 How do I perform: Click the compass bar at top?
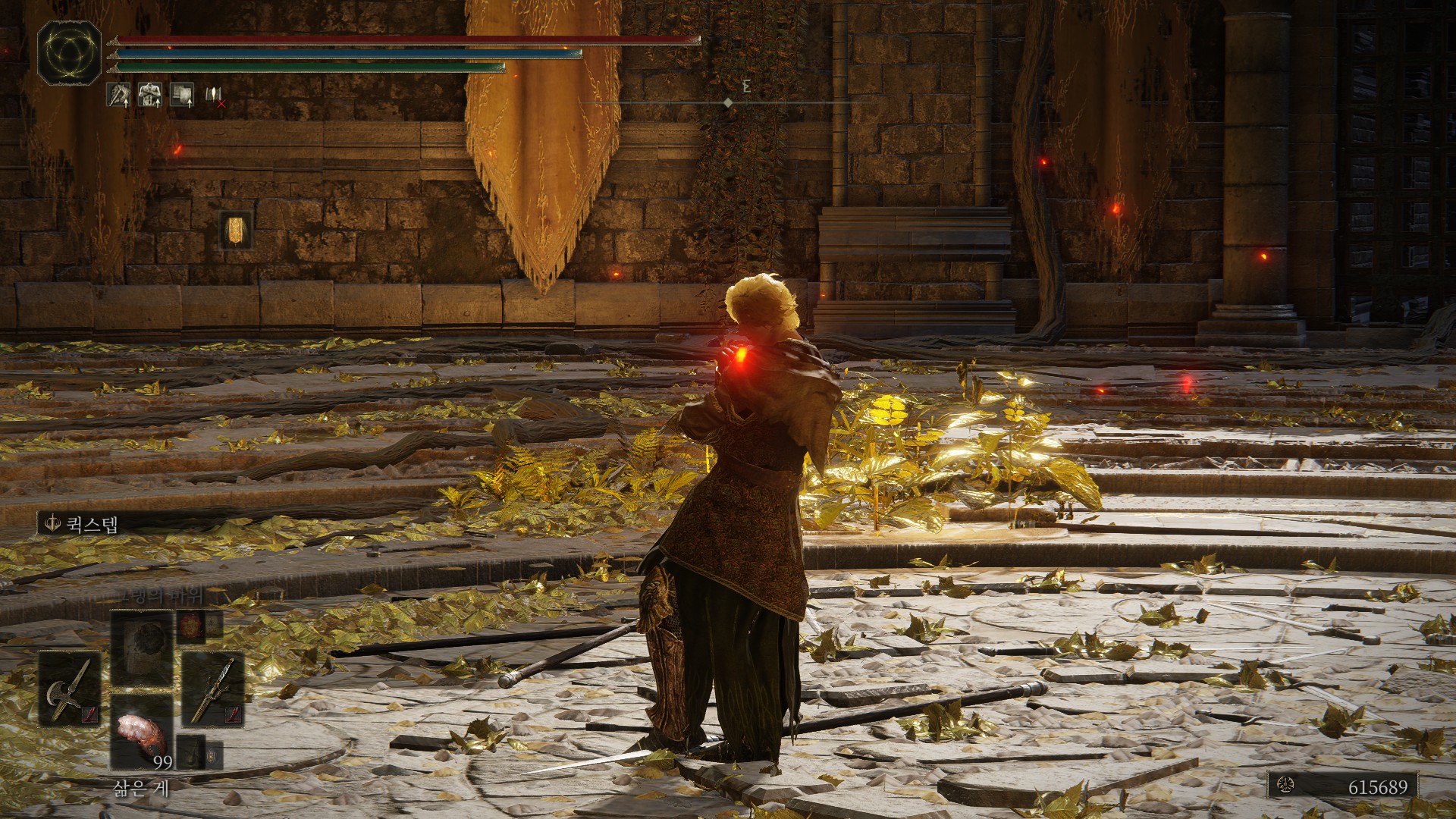point(728,102)
